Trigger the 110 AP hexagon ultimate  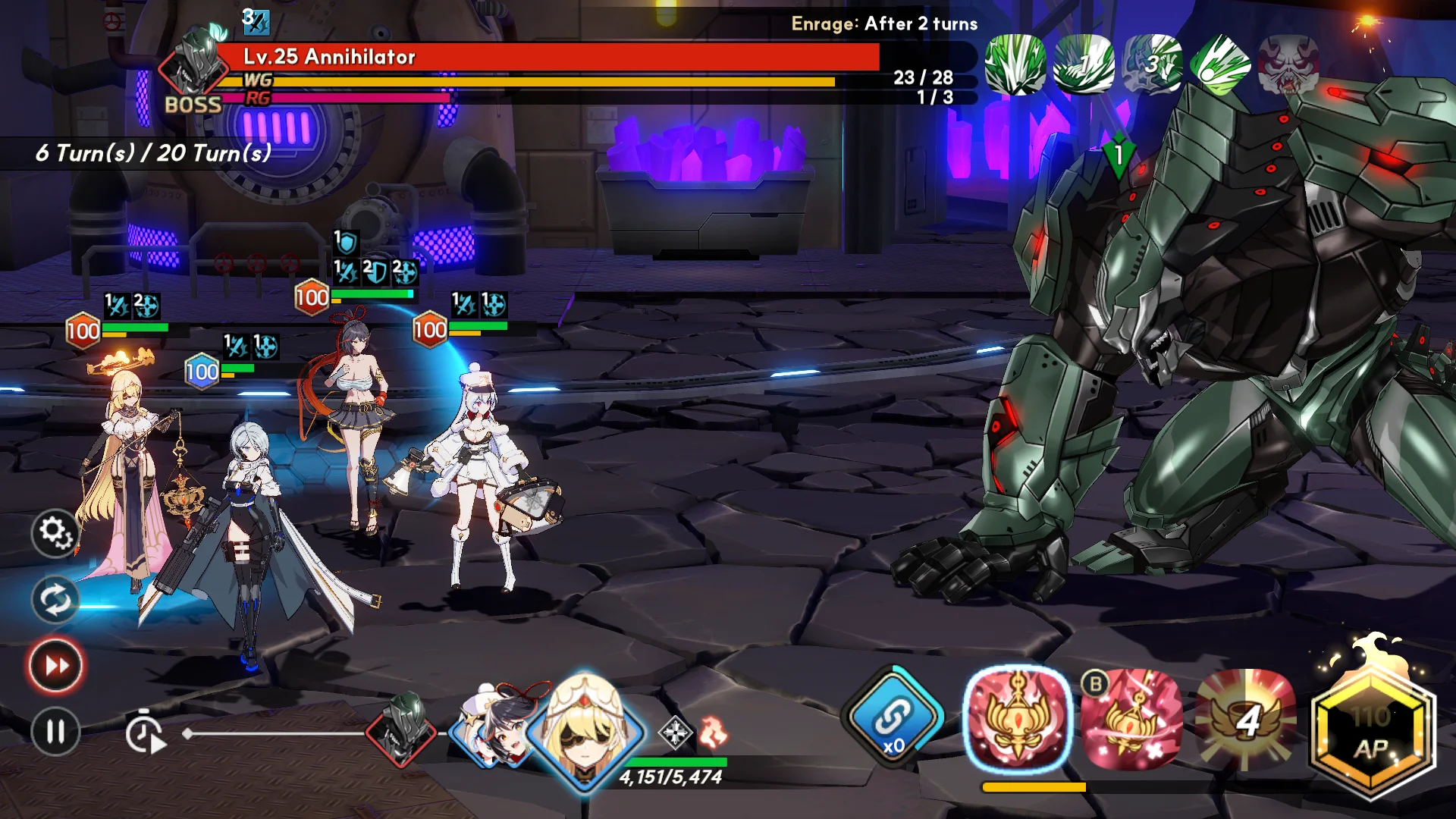tap(1371, 732)
